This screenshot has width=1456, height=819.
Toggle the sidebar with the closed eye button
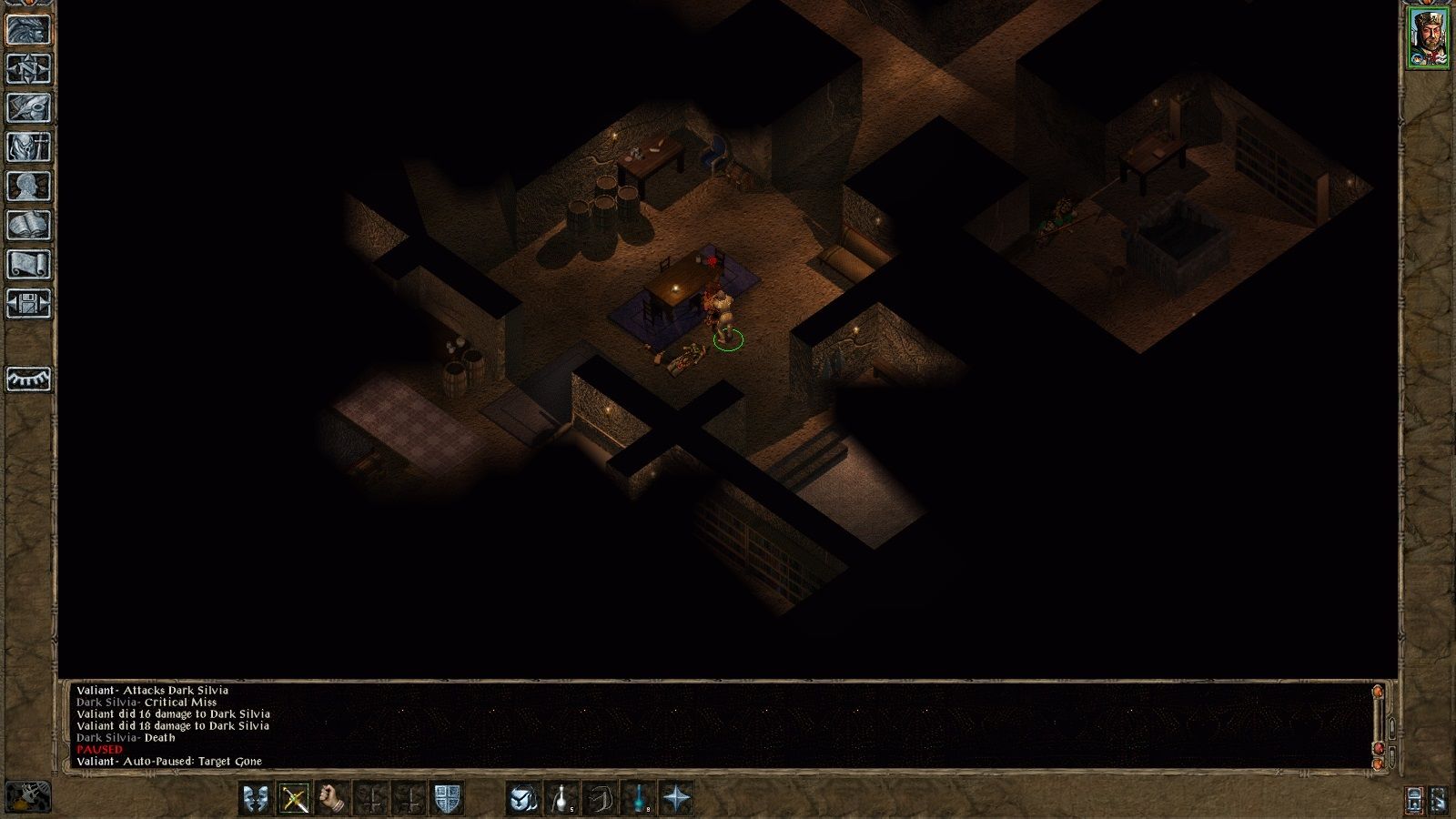[28, 379]
